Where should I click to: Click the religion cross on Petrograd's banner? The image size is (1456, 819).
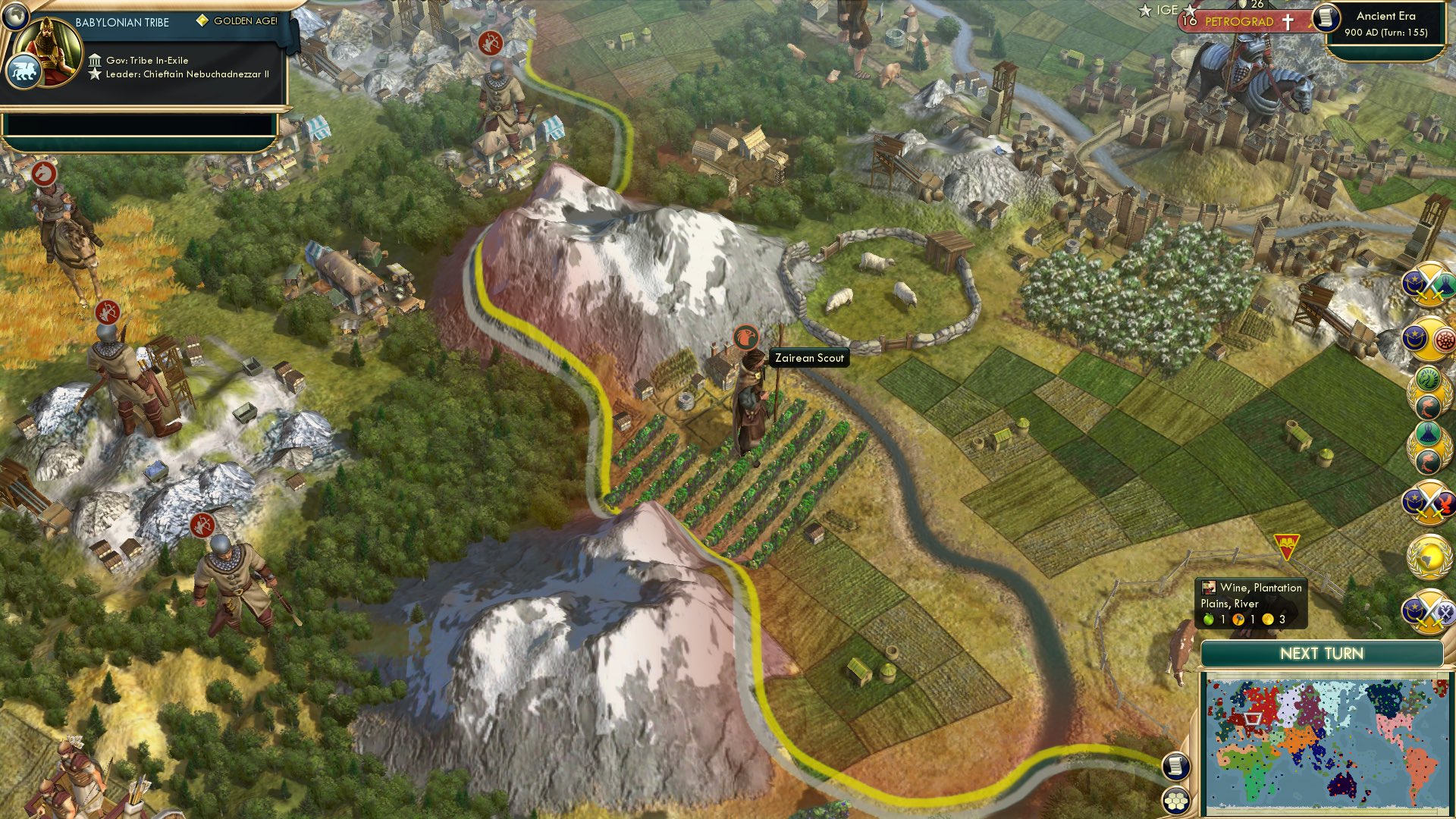(x=1287, y=20)
